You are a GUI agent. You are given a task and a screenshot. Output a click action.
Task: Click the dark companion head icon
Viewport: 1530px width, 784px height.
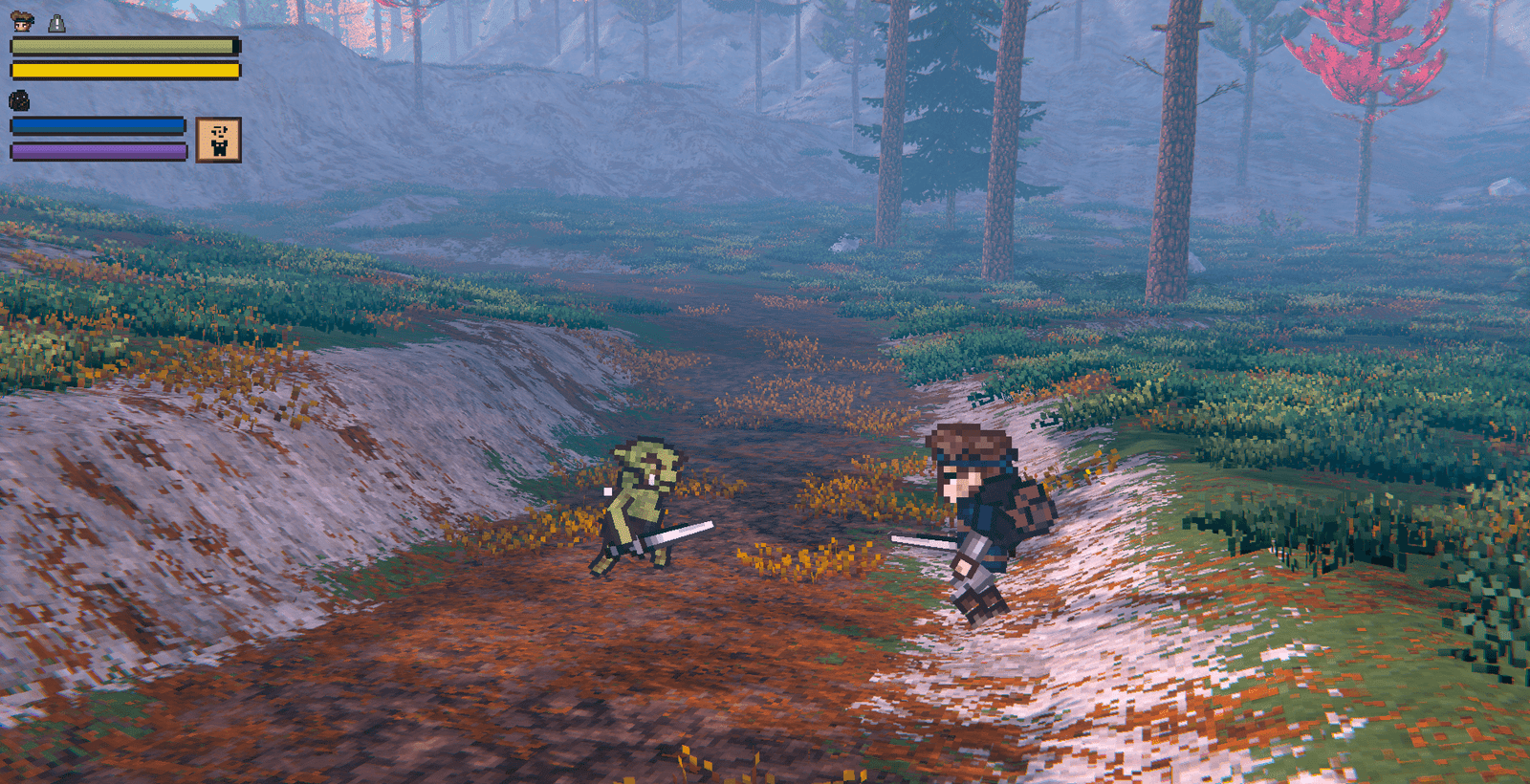(x=19, y=99)
